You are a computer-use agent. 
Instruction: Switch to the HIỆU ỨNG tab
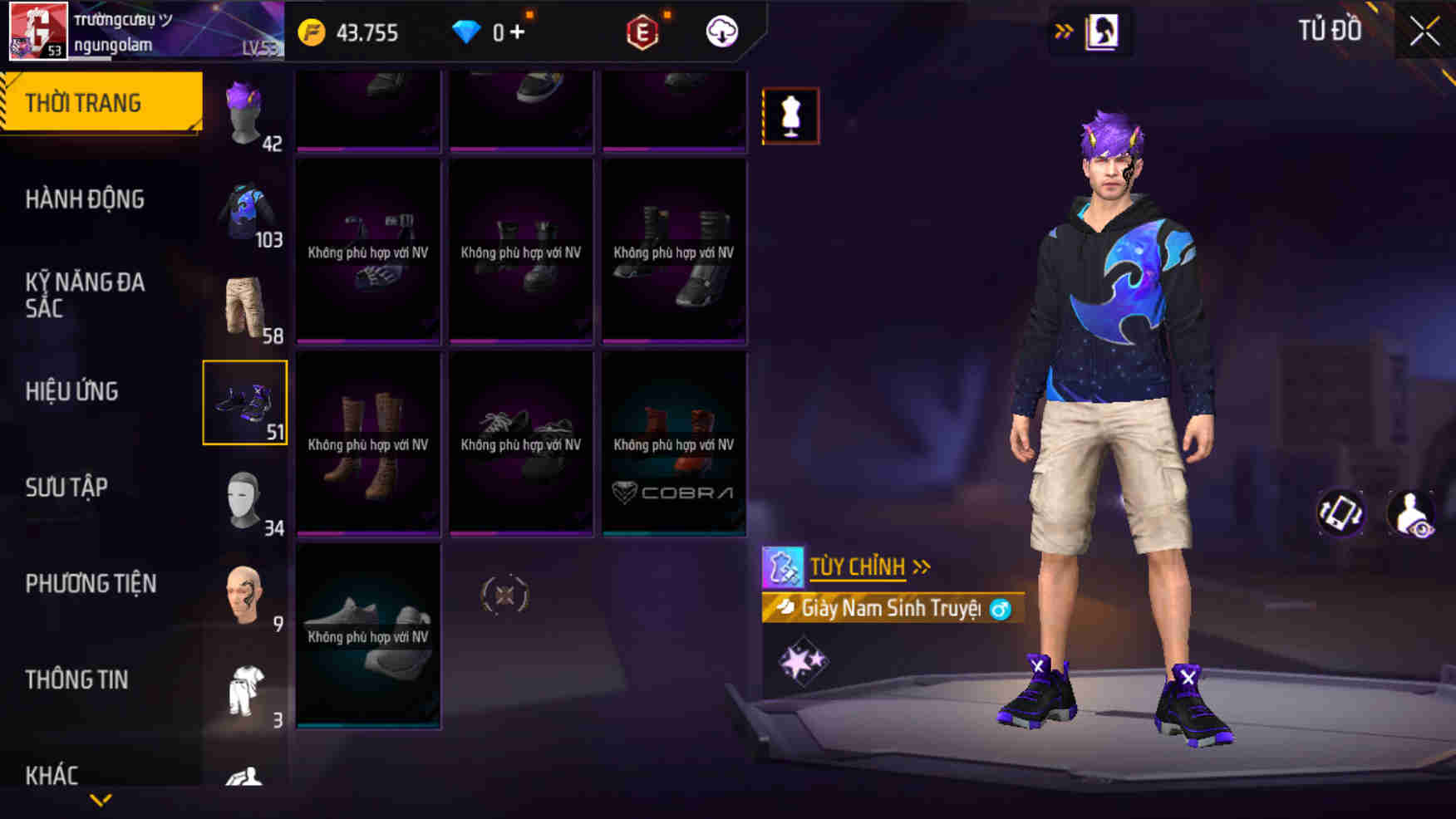click(73, 391)
